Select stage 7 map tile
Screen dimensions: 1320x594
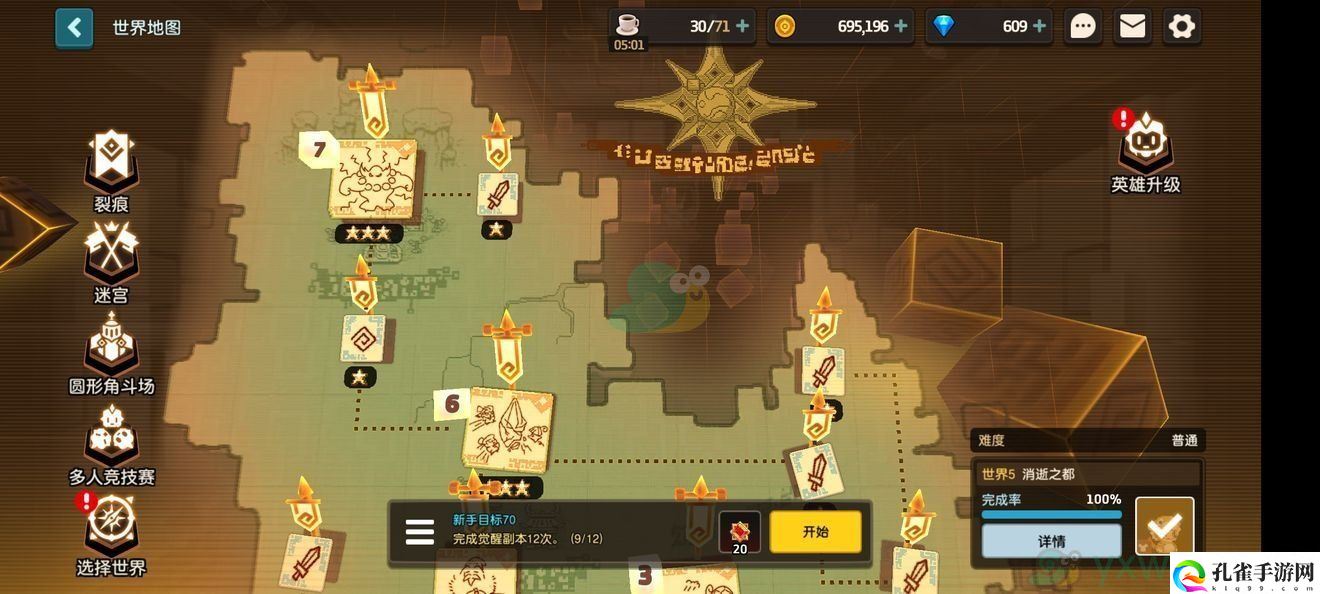[373, 178]
